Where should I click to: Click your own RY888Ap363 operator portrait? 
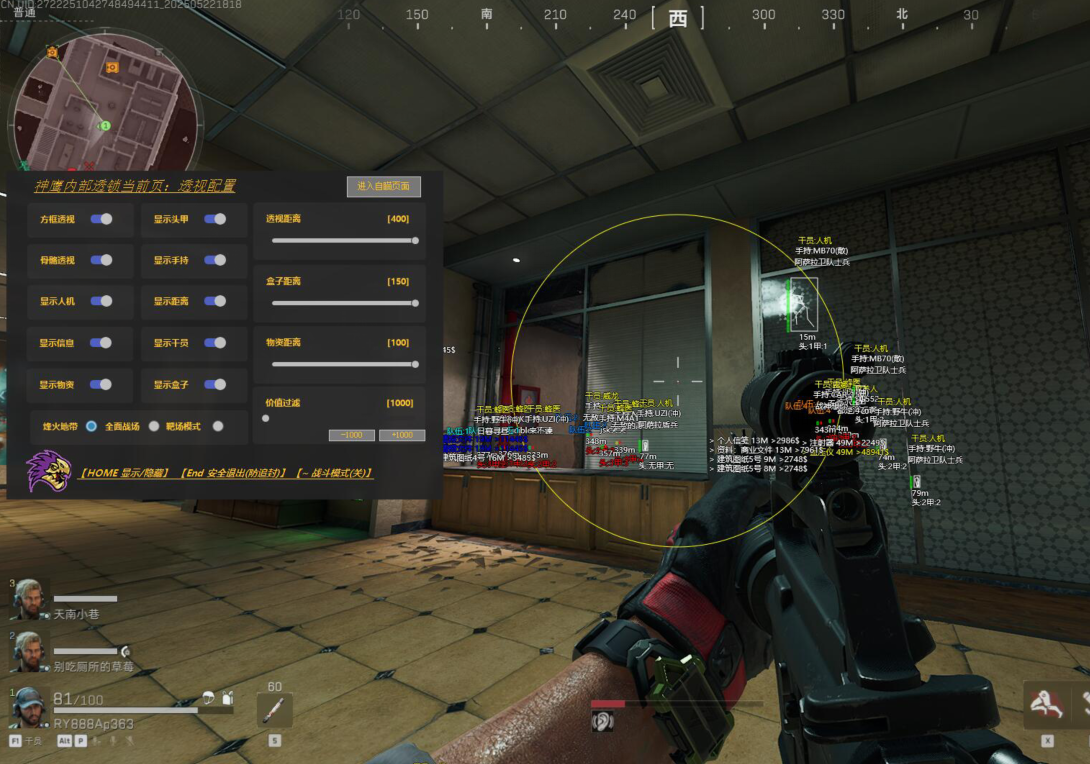29,706
